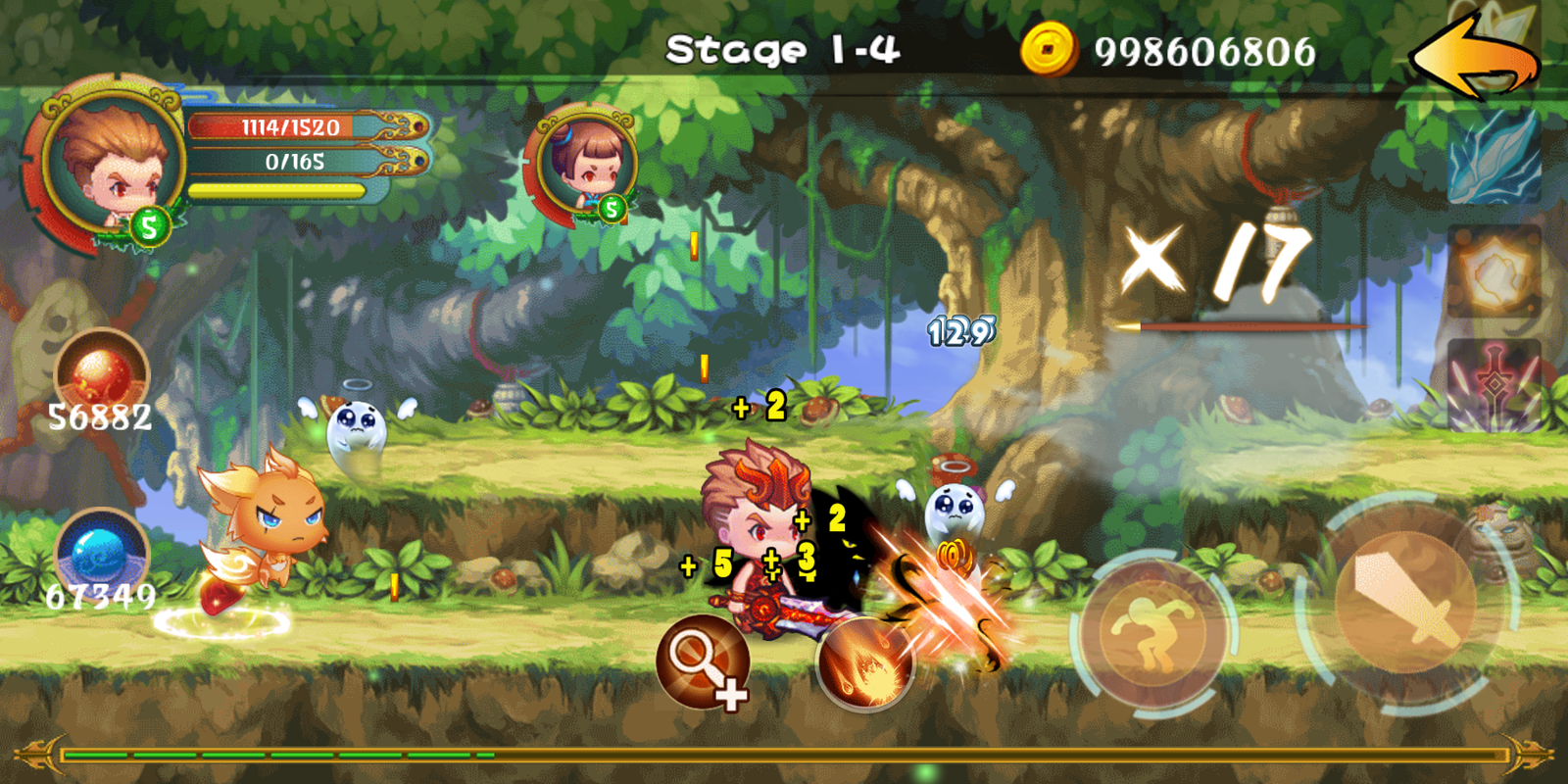Tap the jump action button
This screenshot has width=1568, height=784.
click(1154, 632)
